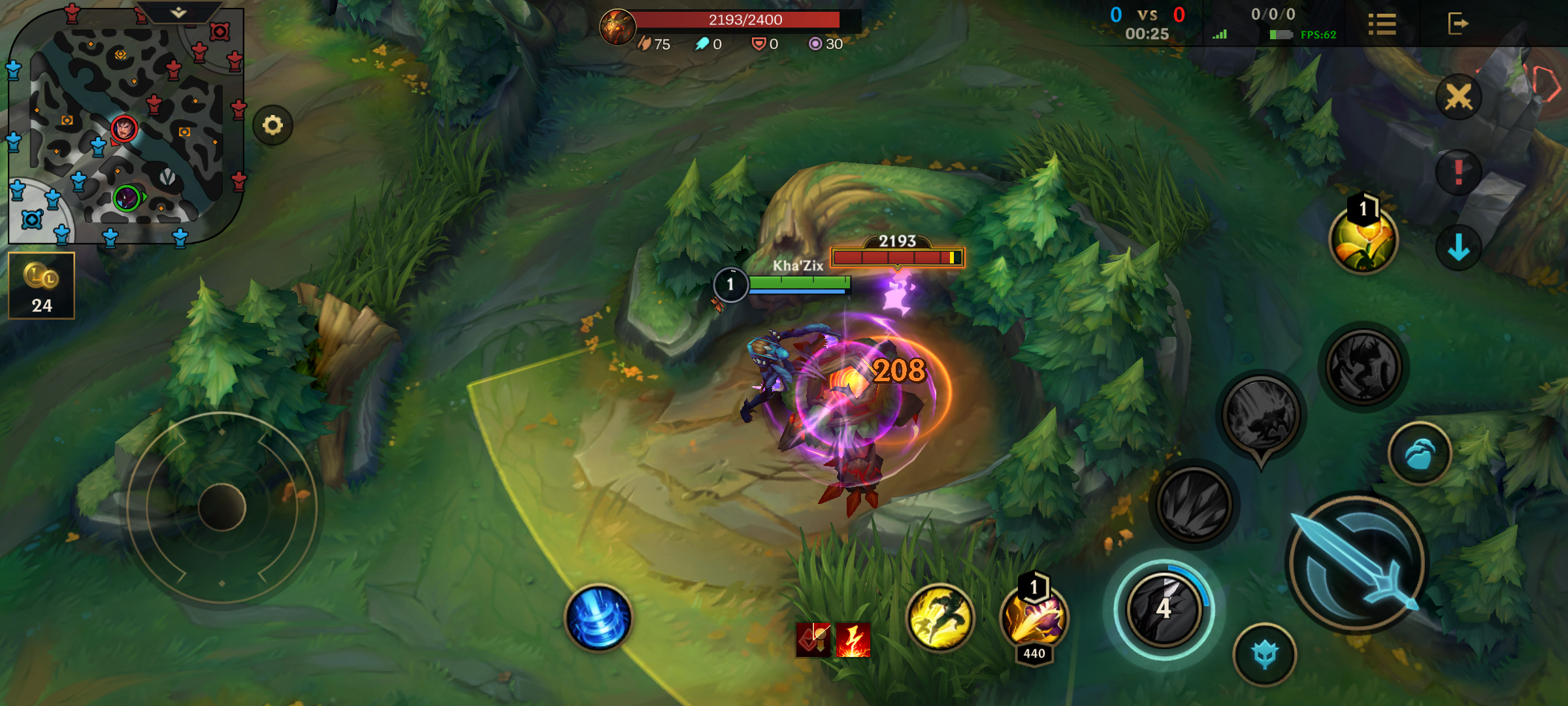Start recall with the blue swirl button
1568x706 pixels.
click(598, 618)
